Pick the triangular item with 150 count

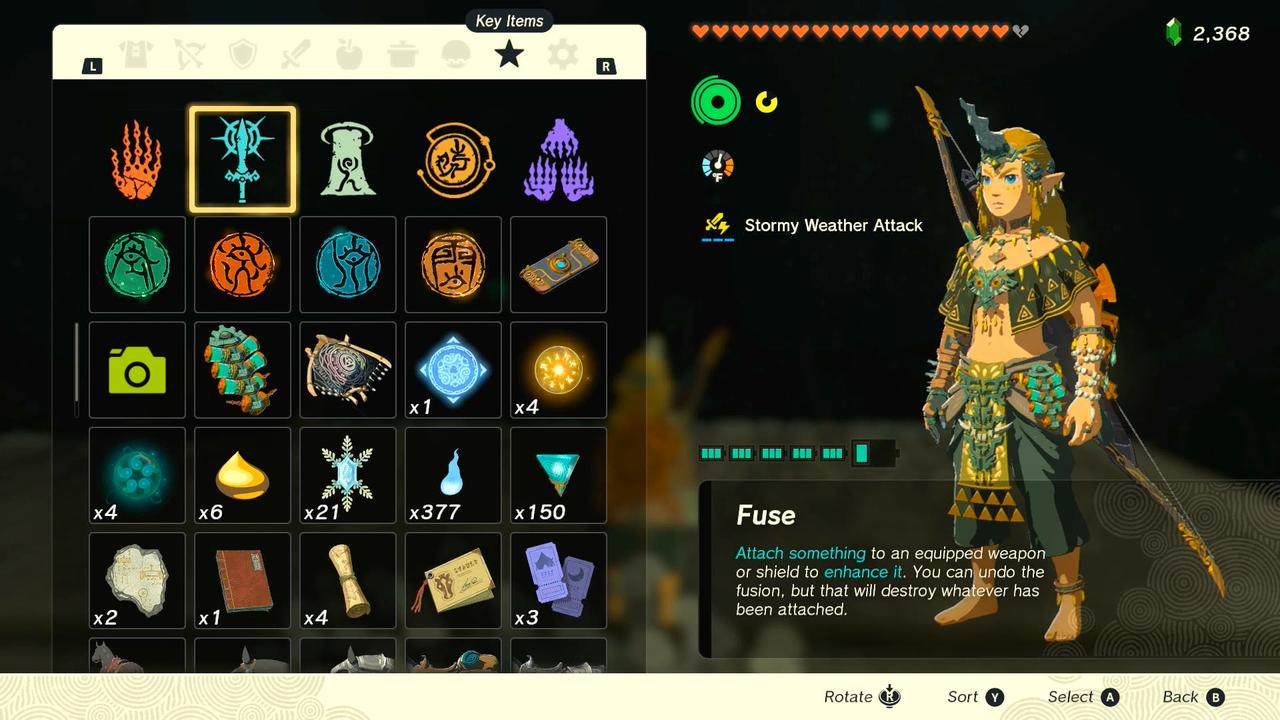(558, 475)
